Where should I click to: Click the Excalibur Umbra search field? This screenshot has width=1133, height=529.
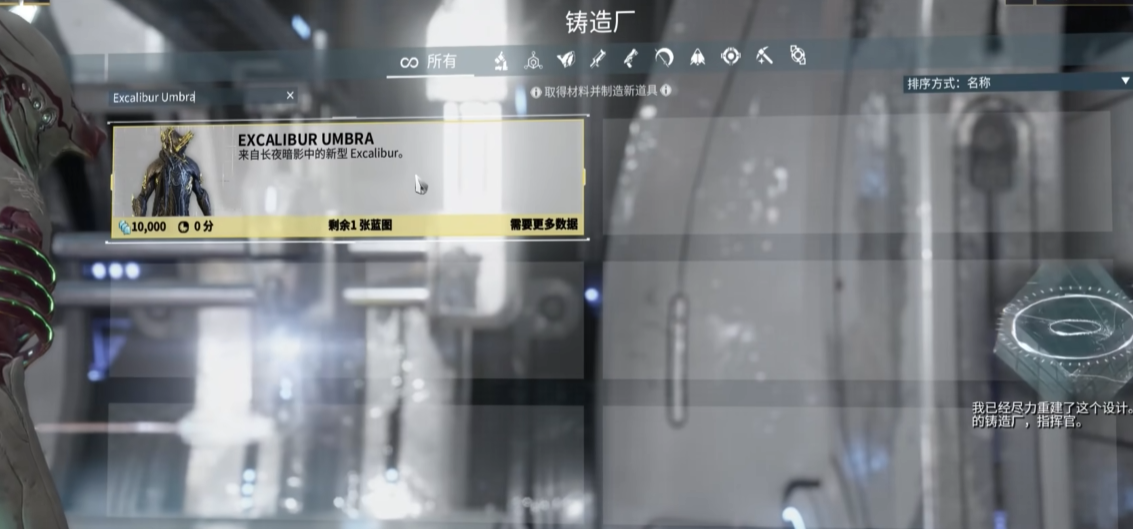coord(190,97)
